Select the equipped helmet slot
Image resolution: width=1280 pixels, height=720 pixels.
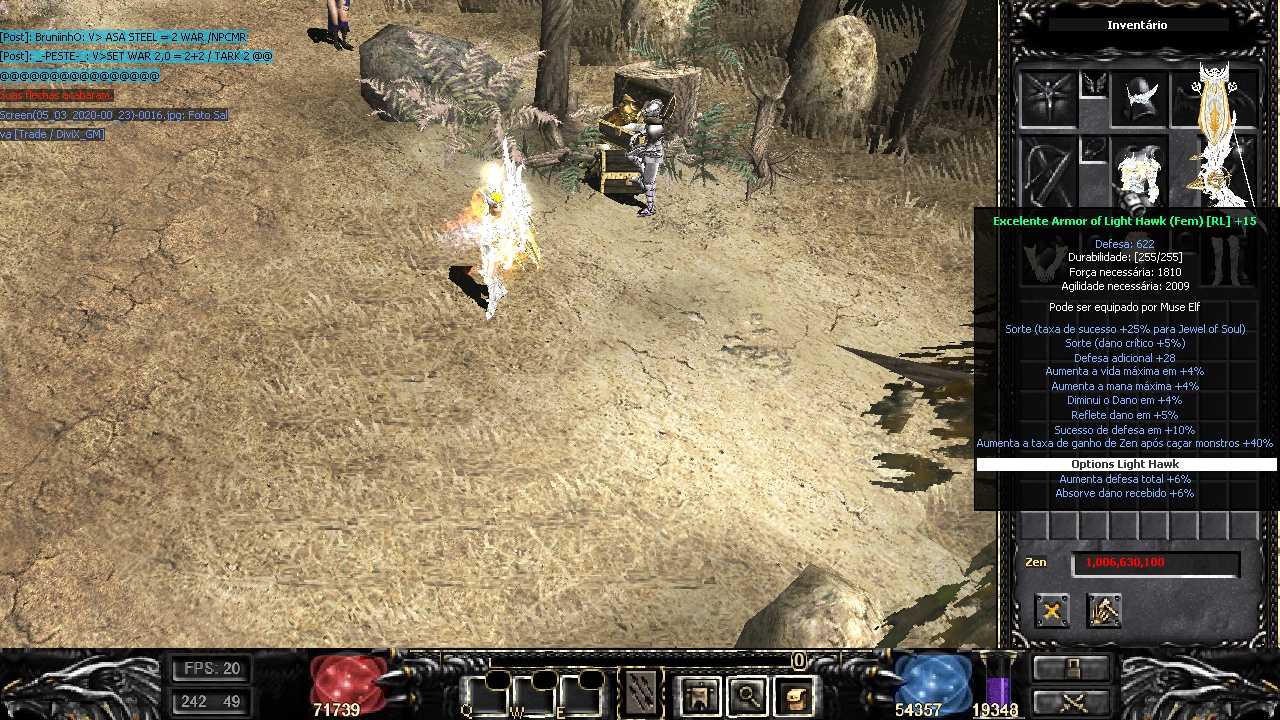point(1139,100)
